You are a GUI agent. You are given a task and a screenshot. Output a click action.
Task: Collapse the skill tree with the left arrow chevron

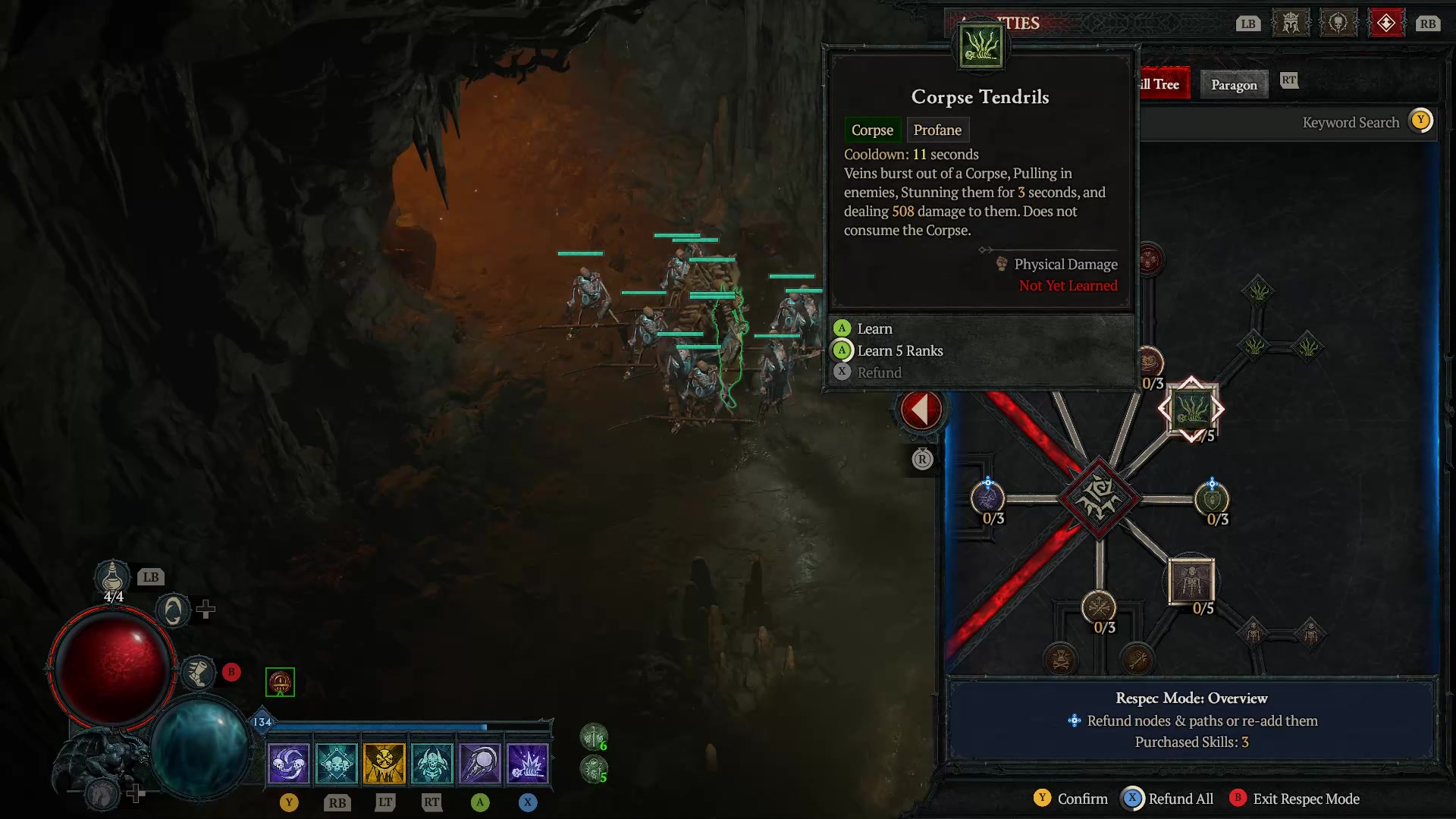coord(920,408)
